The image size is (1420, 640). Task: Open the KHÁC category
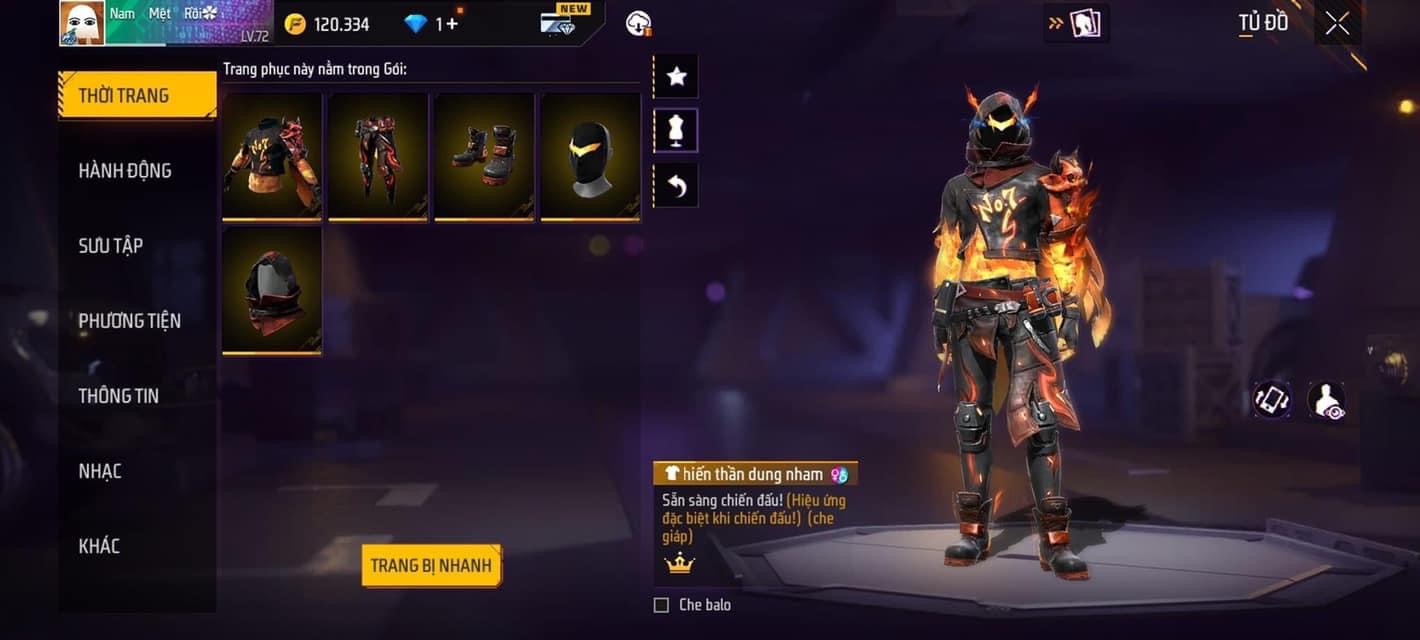(99, 546)
